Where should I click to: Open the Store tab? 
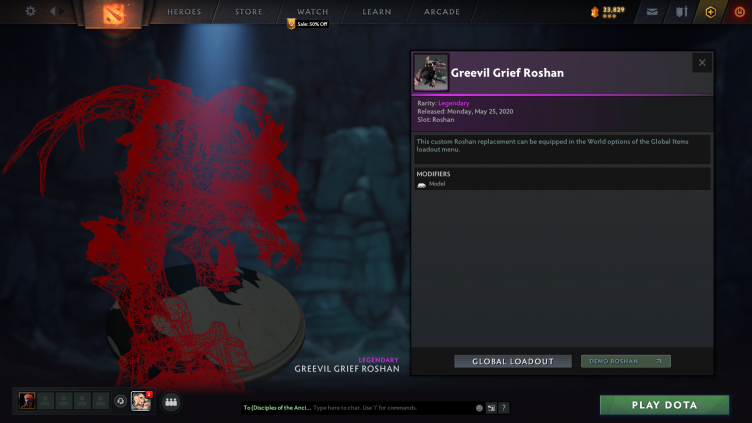[248, 12]
